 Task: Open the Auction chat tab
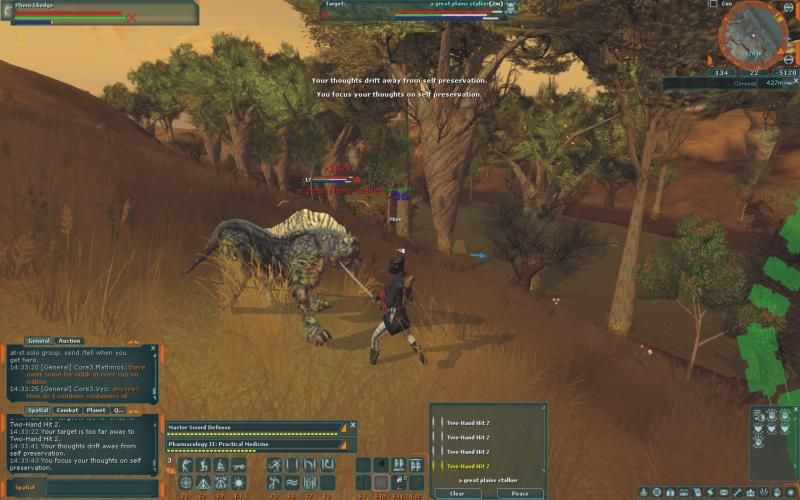(x=70, y=341)
